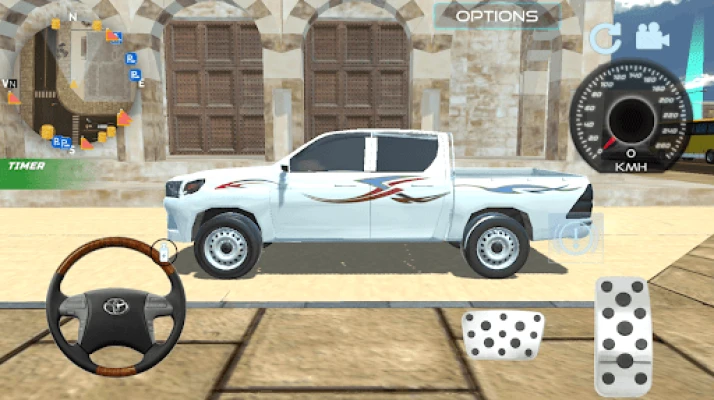714x400 pixels.
Task: Hit the wide brake pedal
Action: click(x=502, y=334)
